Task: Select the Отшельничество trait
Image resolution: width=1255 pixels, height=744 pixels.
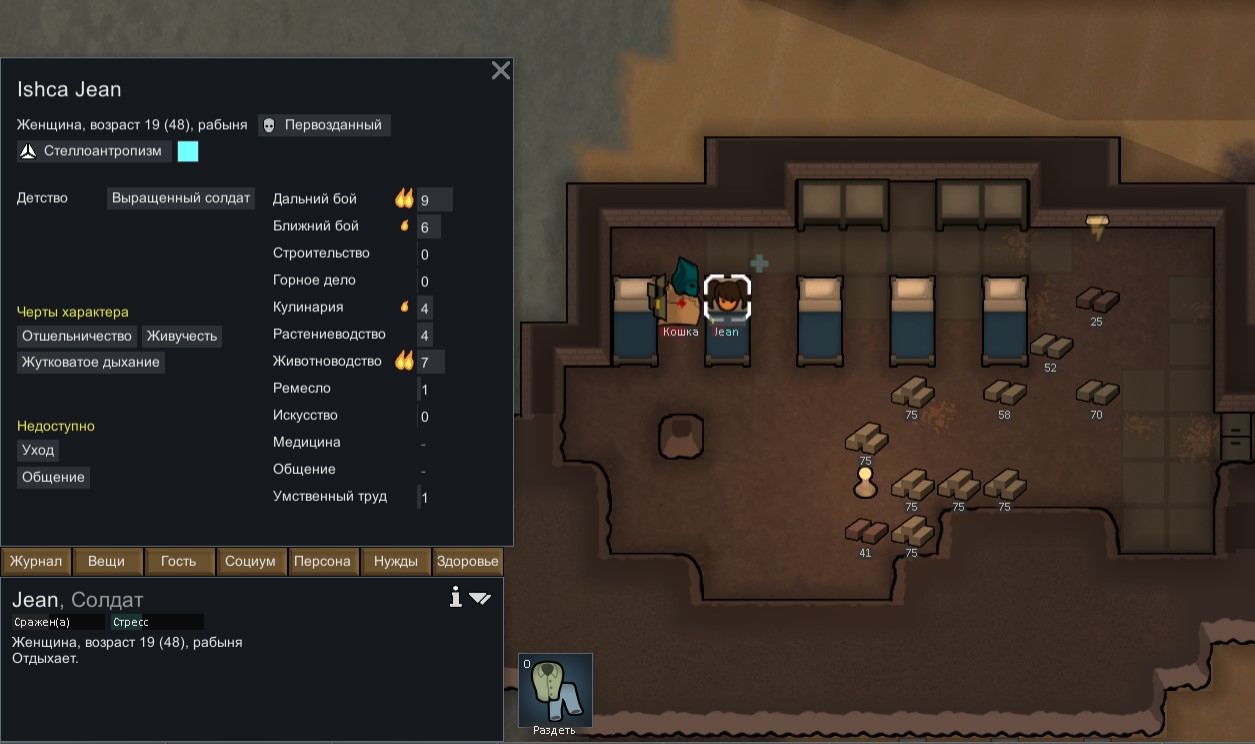Action: click(77, 336)
